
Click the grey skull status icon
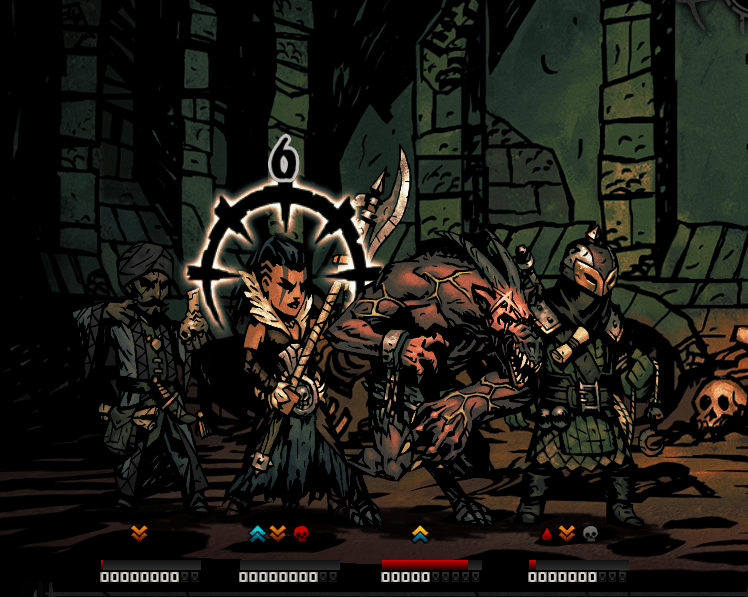(x=590, y=534)
